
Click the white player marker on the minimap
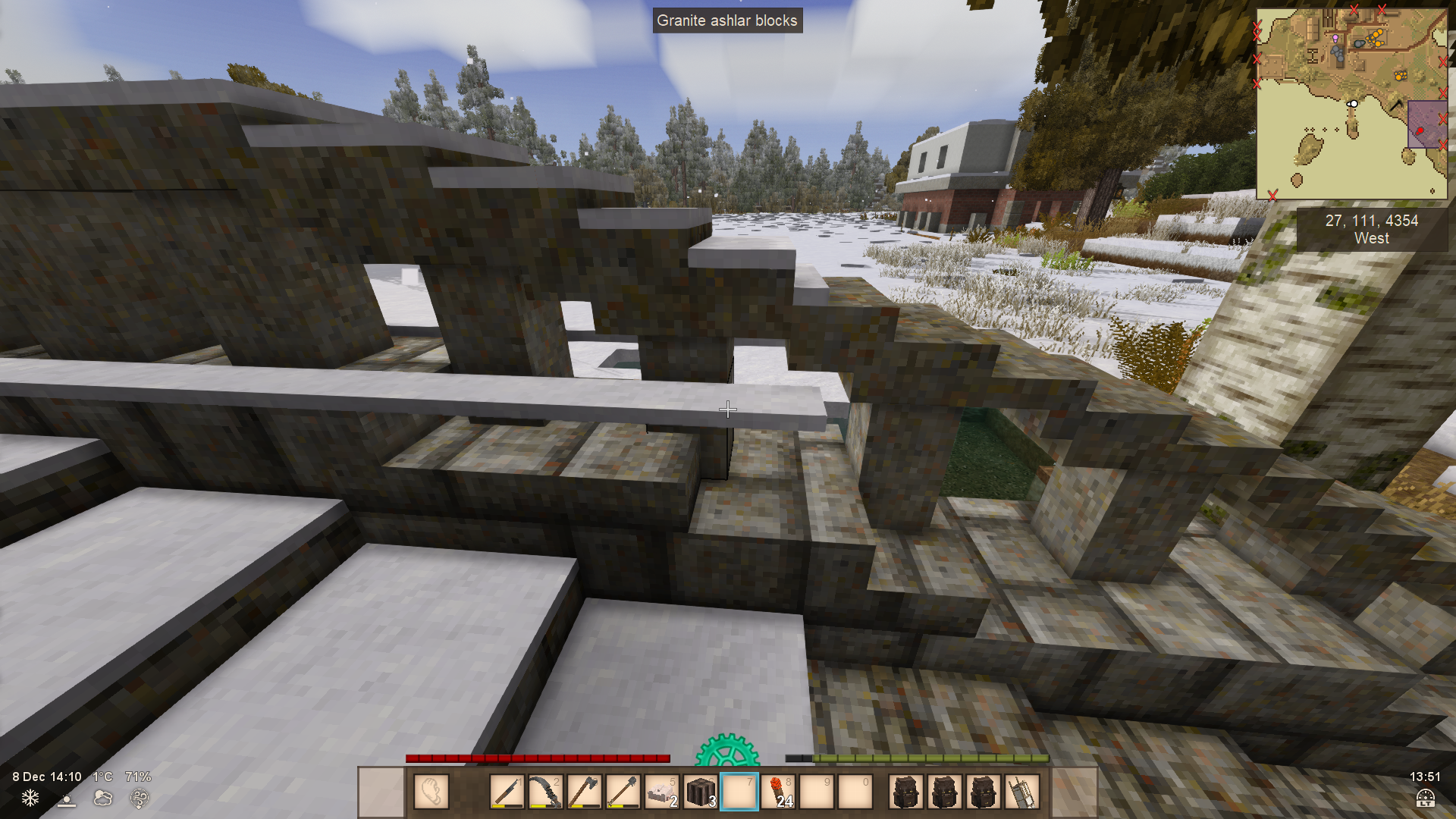pyautogui.click(x=1353, y=104)
